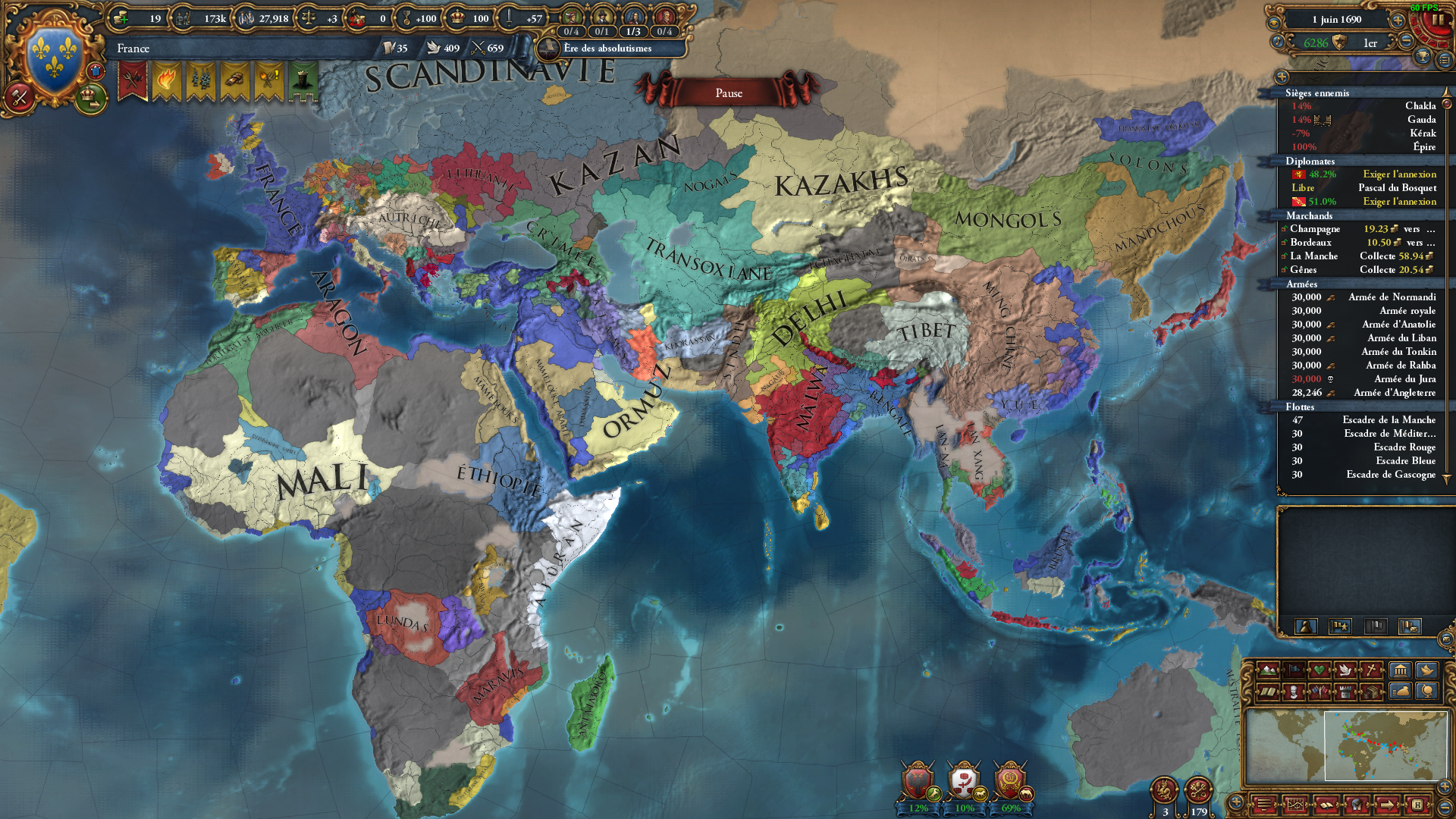
Task: Switch to the political map mode
Action: [x=1294, y=670]
